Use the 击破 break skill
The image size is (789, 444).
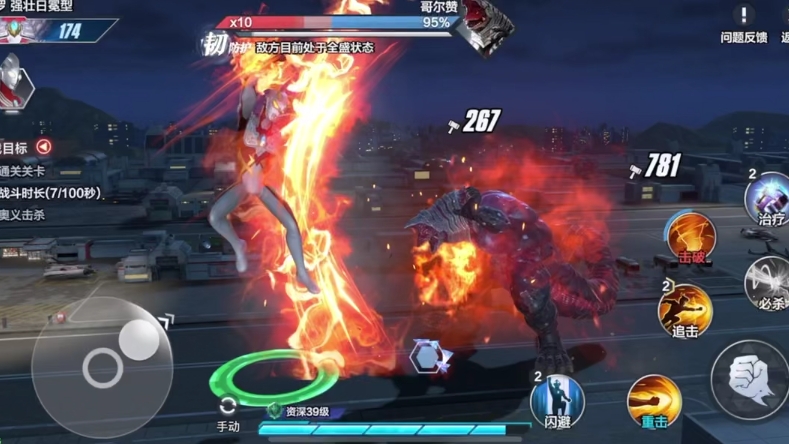pyautogui.click(x=692, y=238)
